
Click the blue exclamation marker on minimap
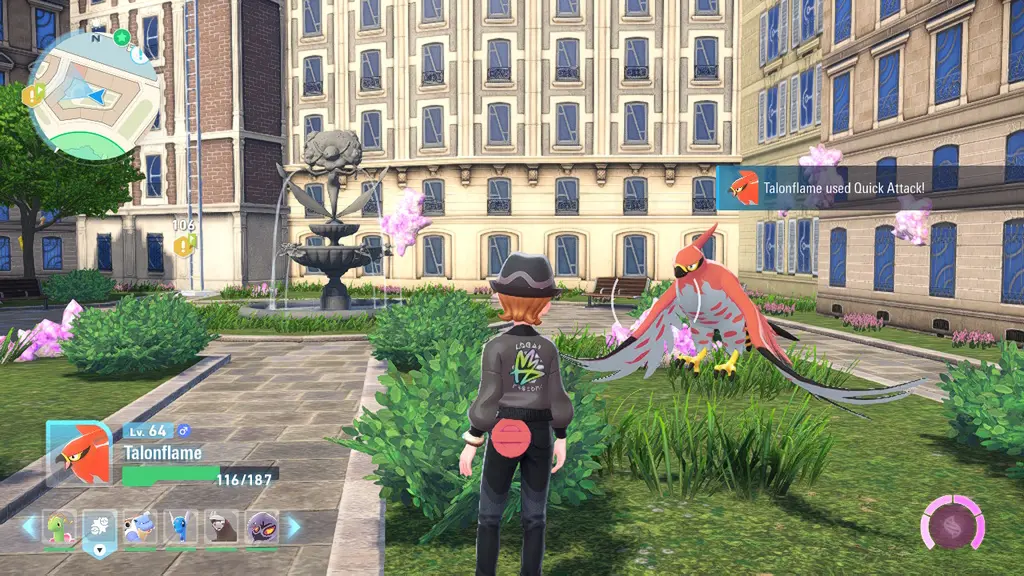(x=138, y=56)
